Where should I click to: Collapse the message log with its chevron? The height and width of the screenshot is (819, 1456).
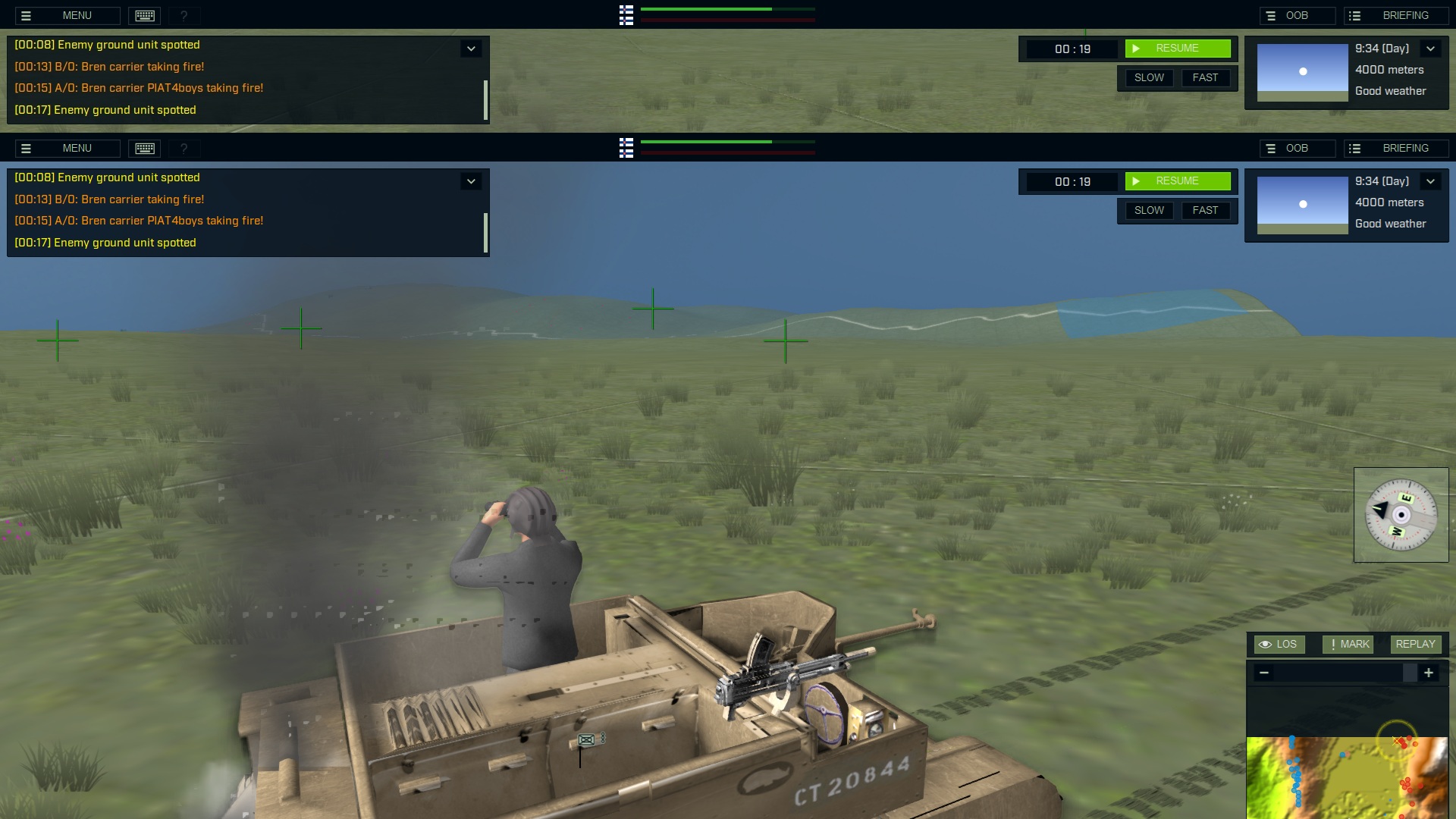471,48
